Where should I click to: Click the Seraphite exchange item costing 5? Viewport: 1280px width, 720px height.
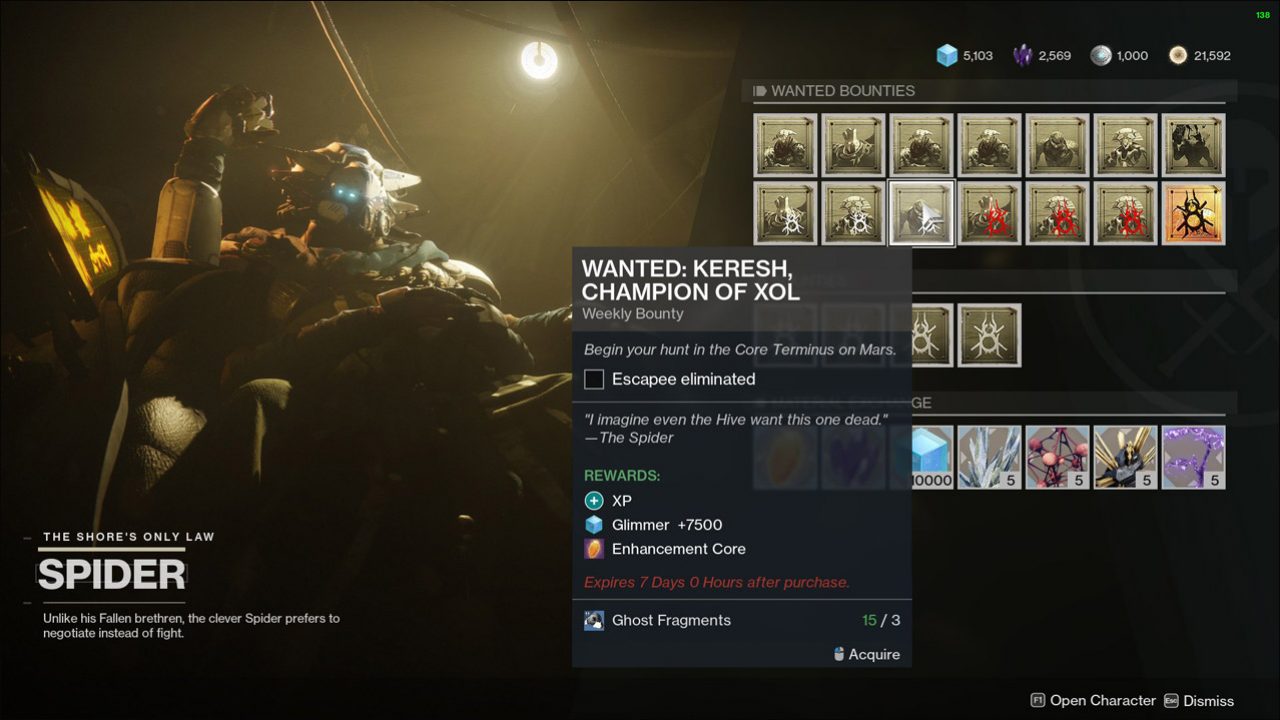coord(989,457)
